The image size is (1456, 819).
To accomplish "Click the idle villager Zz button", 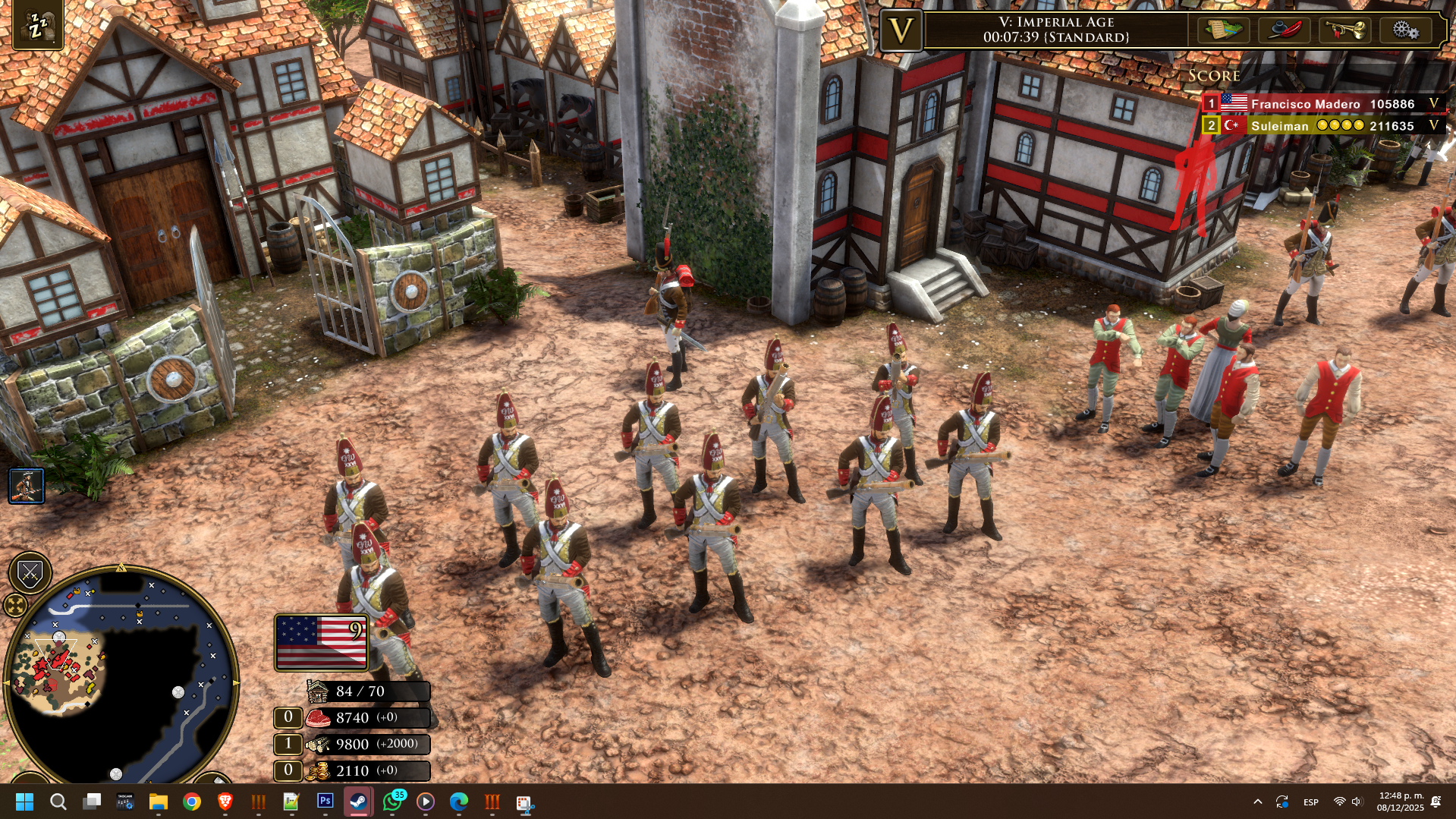I will pyautogui.click(x=36, y=26).
